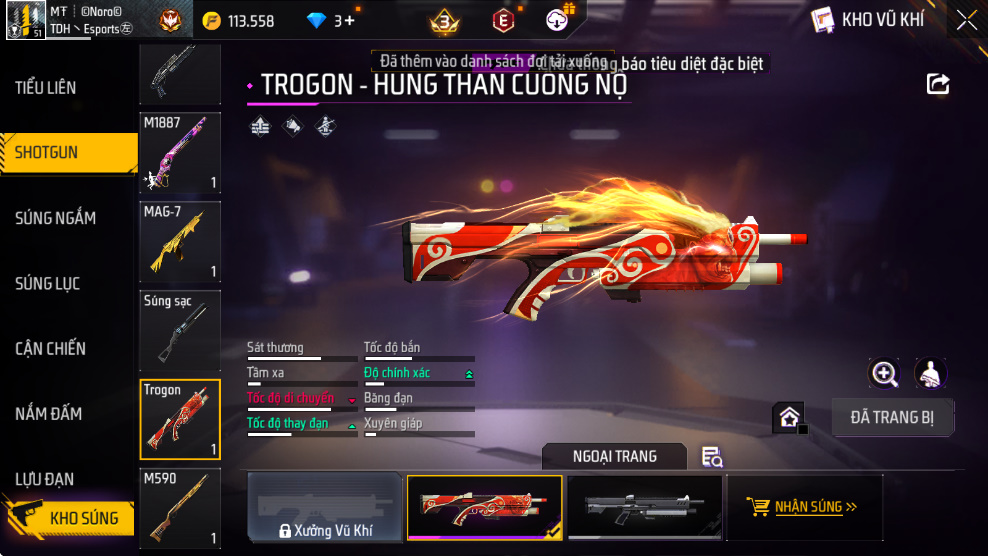Add diamonds using the plus button
The image size is (988, 556).
(x=349, y=21)
